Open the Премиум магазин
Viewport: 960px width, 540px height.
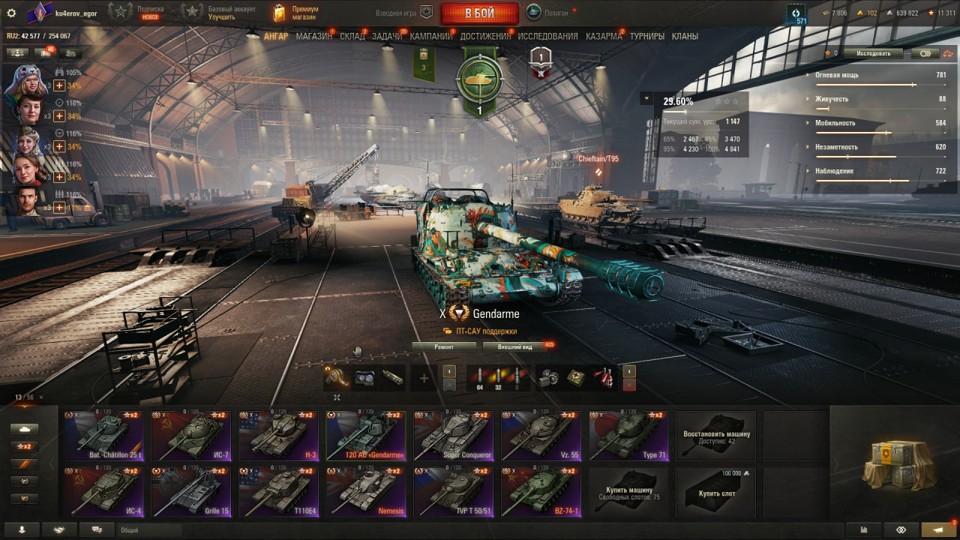pyautogui.click(x=295, y=13)
